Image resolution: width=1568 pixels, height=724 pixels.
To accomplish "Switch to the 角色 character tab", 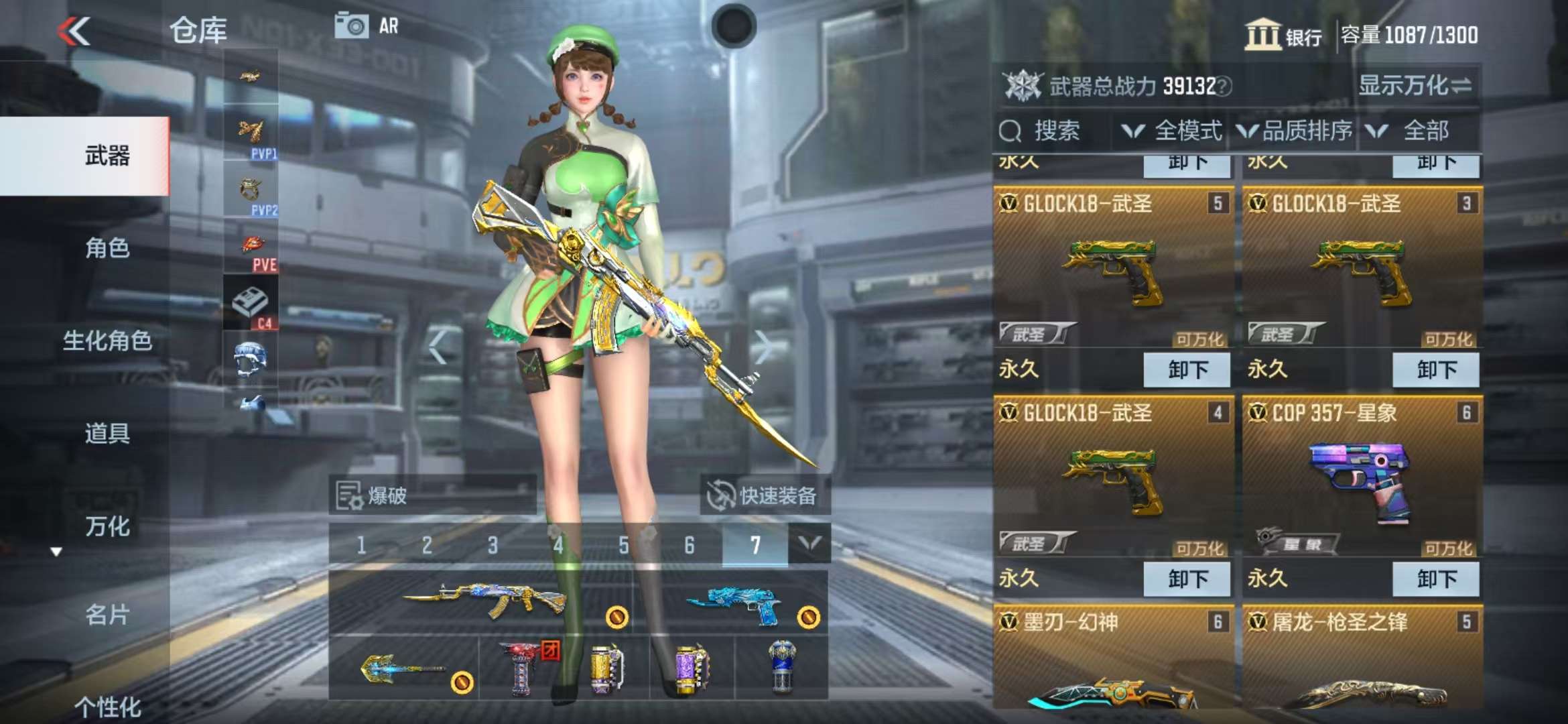I will (107, 248).
